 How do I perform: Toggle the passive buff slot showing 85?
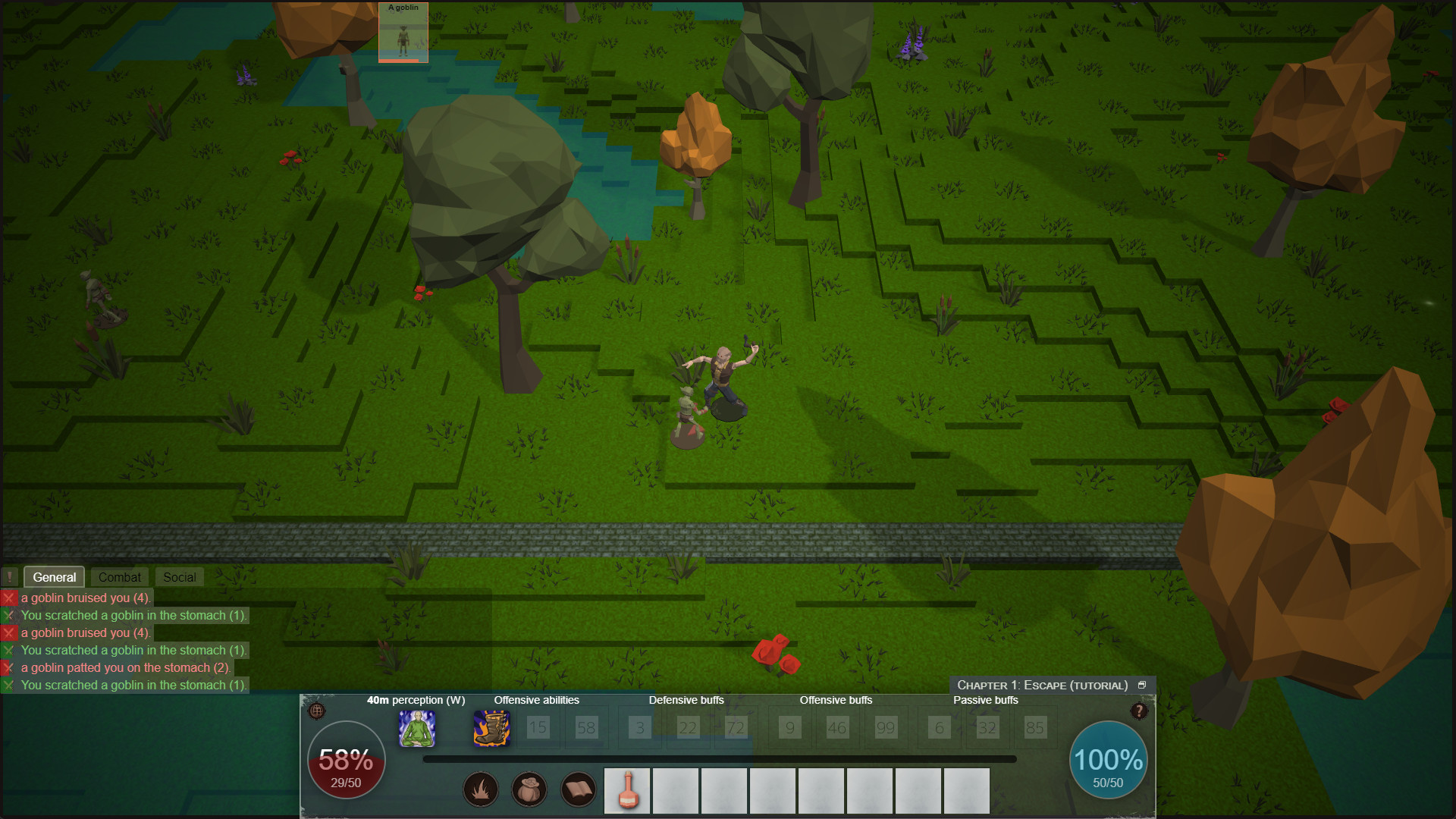coord(1035,727)
